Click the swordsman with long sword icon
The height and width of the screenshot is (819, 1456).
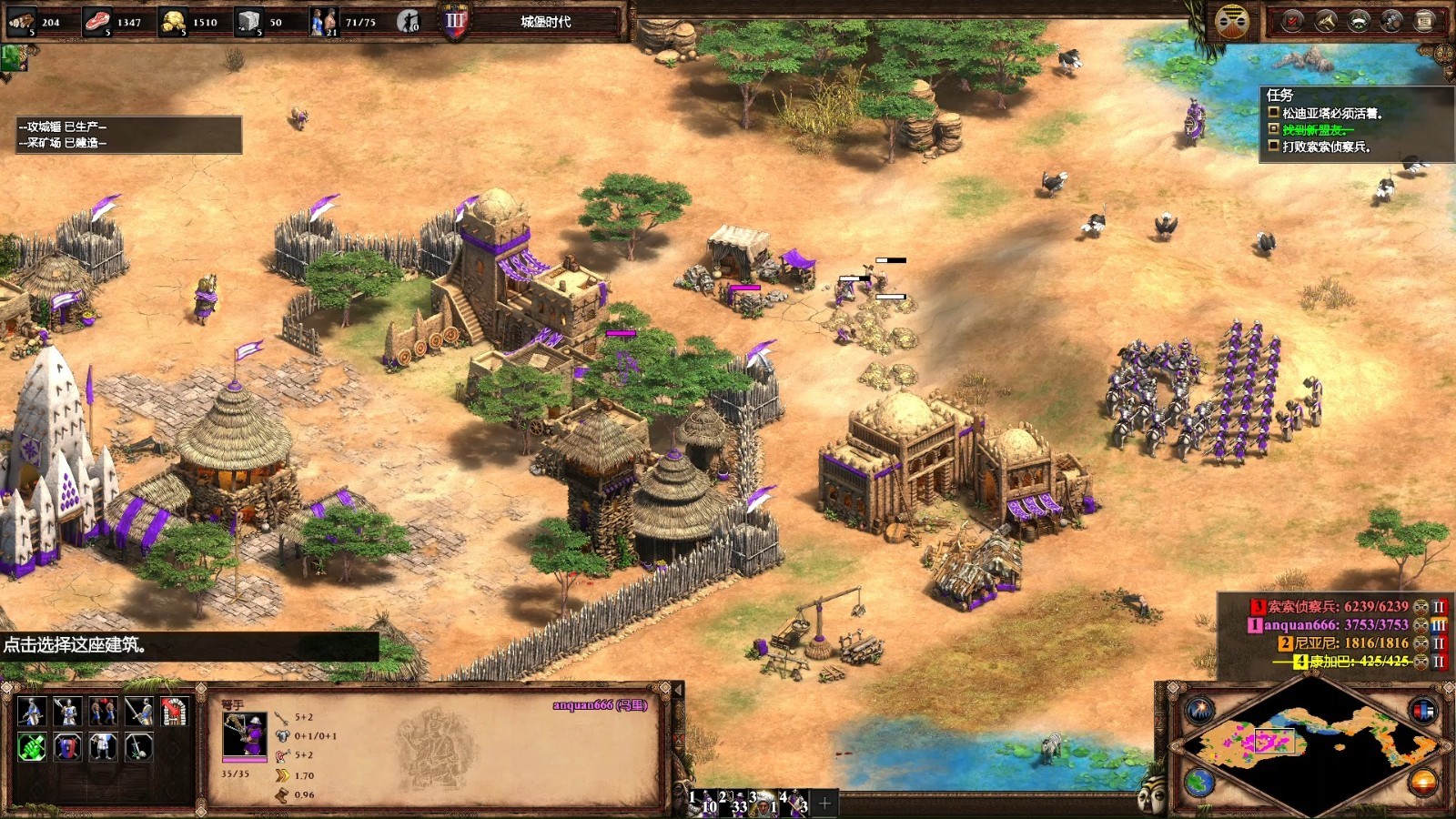138,711
